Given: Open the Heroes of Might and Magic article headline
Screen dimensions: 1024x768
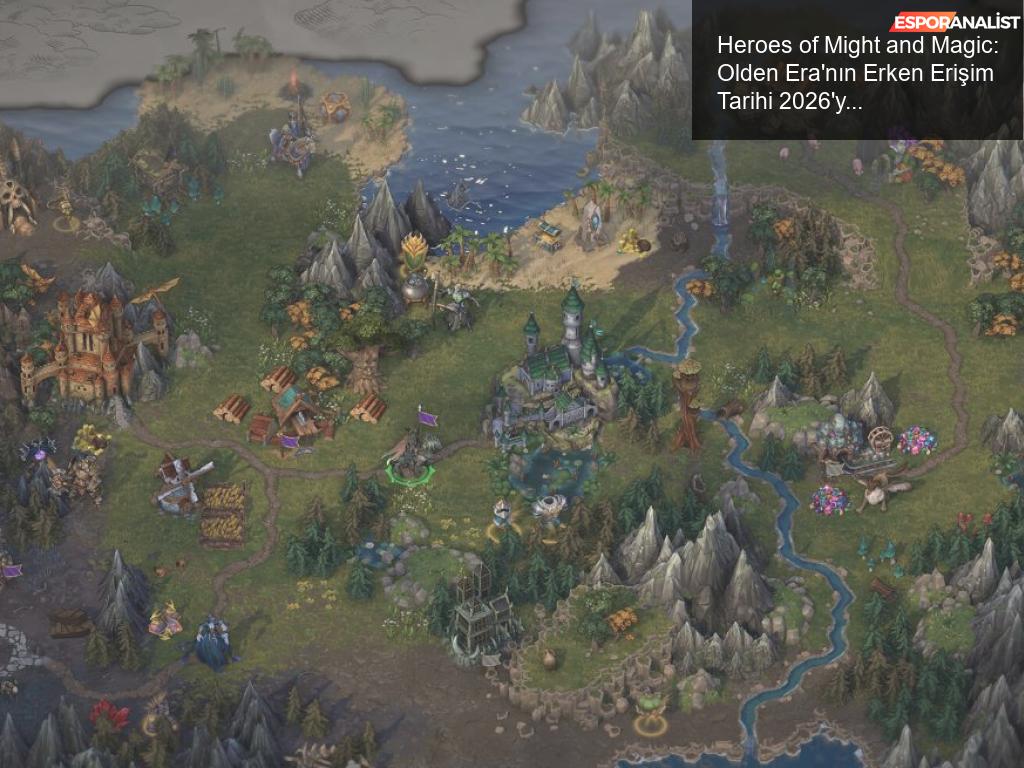Looking at the screenshot, I should click(x=855, y=74).
